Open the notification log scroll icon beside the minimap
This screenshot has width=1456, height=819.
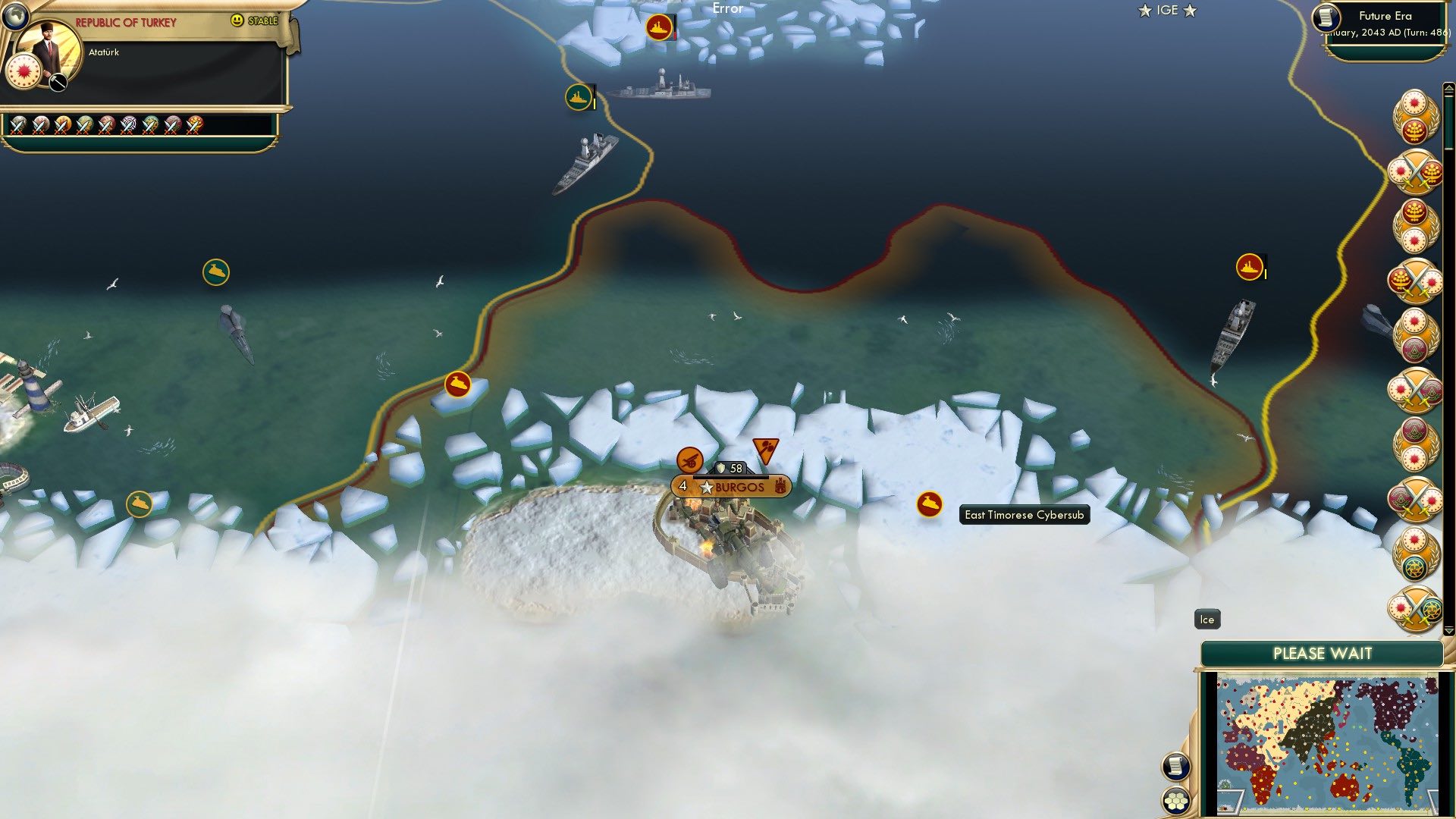click(x=1176, y=767)
